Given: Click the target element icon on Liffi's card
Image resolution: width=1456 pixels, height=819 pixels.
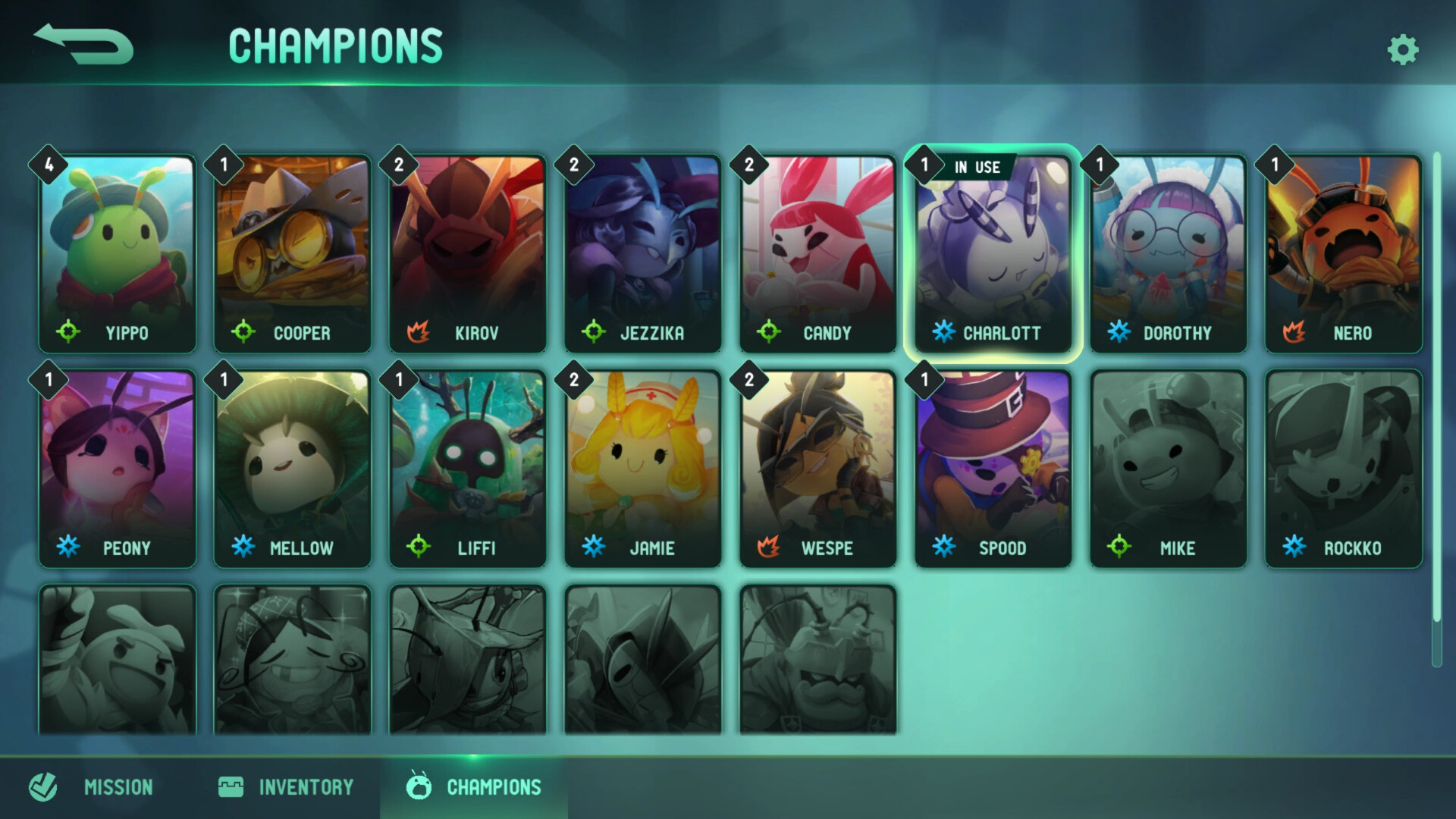Looking at the screenshot, I should 420,548.
